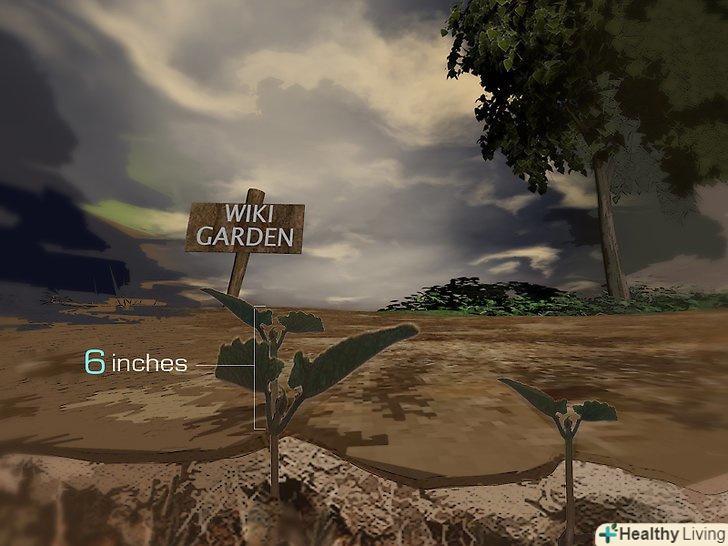Click the Healthy Living logo badge
This screenshot has height=546, width=728.
click(x=660, y=533)
